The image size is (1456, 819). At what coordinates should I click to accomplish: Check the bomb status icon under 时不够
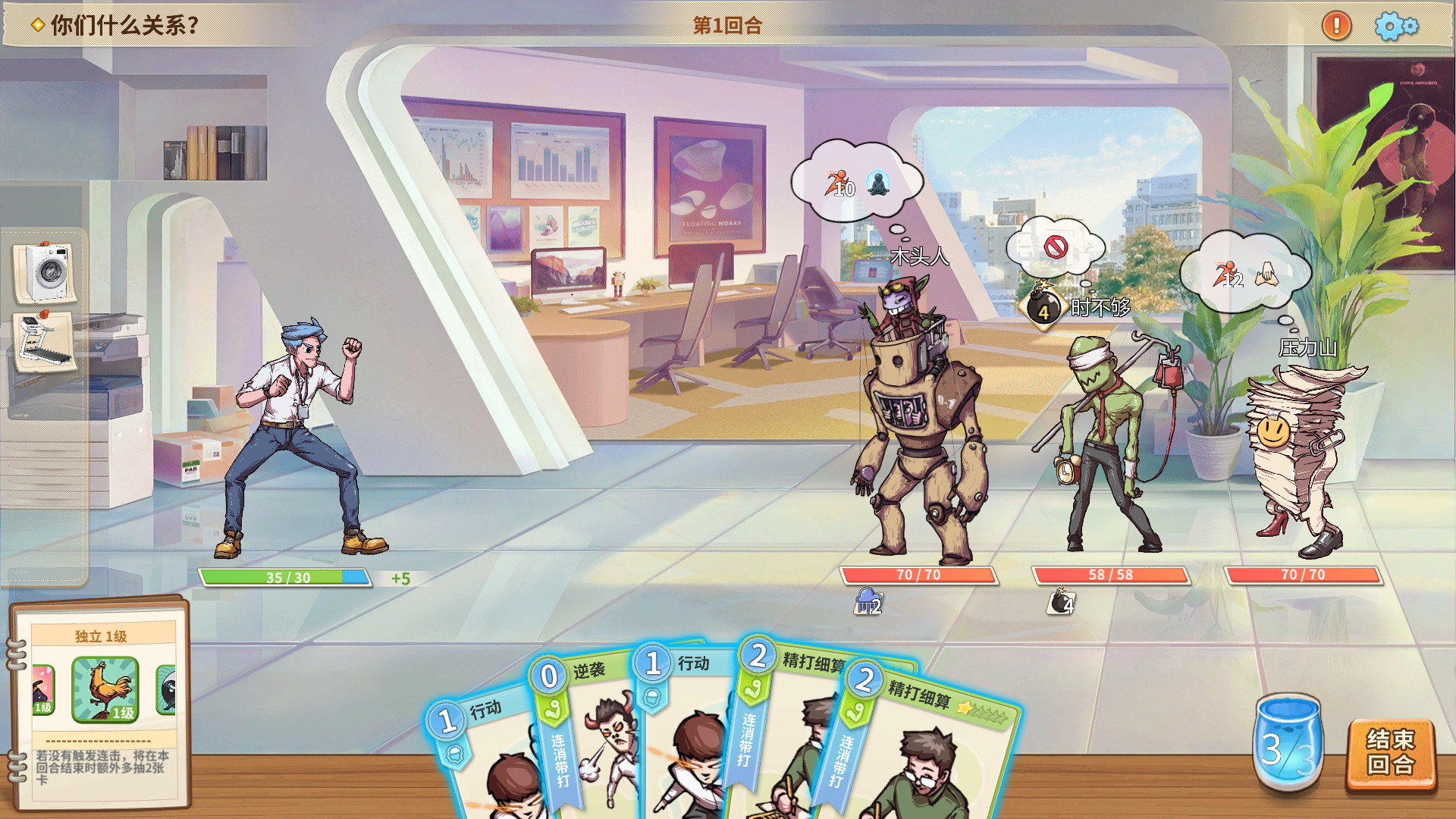pos(1061,602)
